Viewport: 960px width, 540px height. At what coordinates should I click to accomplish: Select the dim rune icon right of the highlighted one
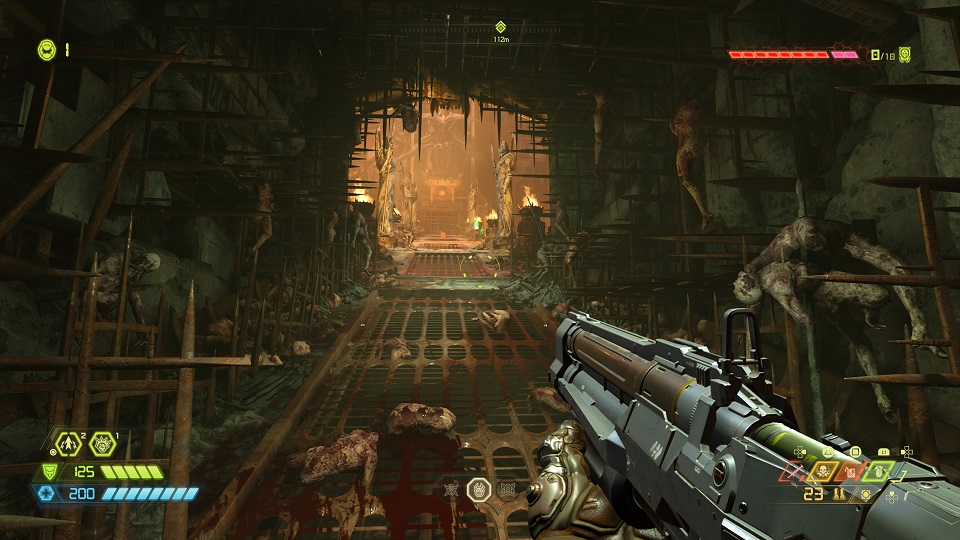[x=507, y=489]
